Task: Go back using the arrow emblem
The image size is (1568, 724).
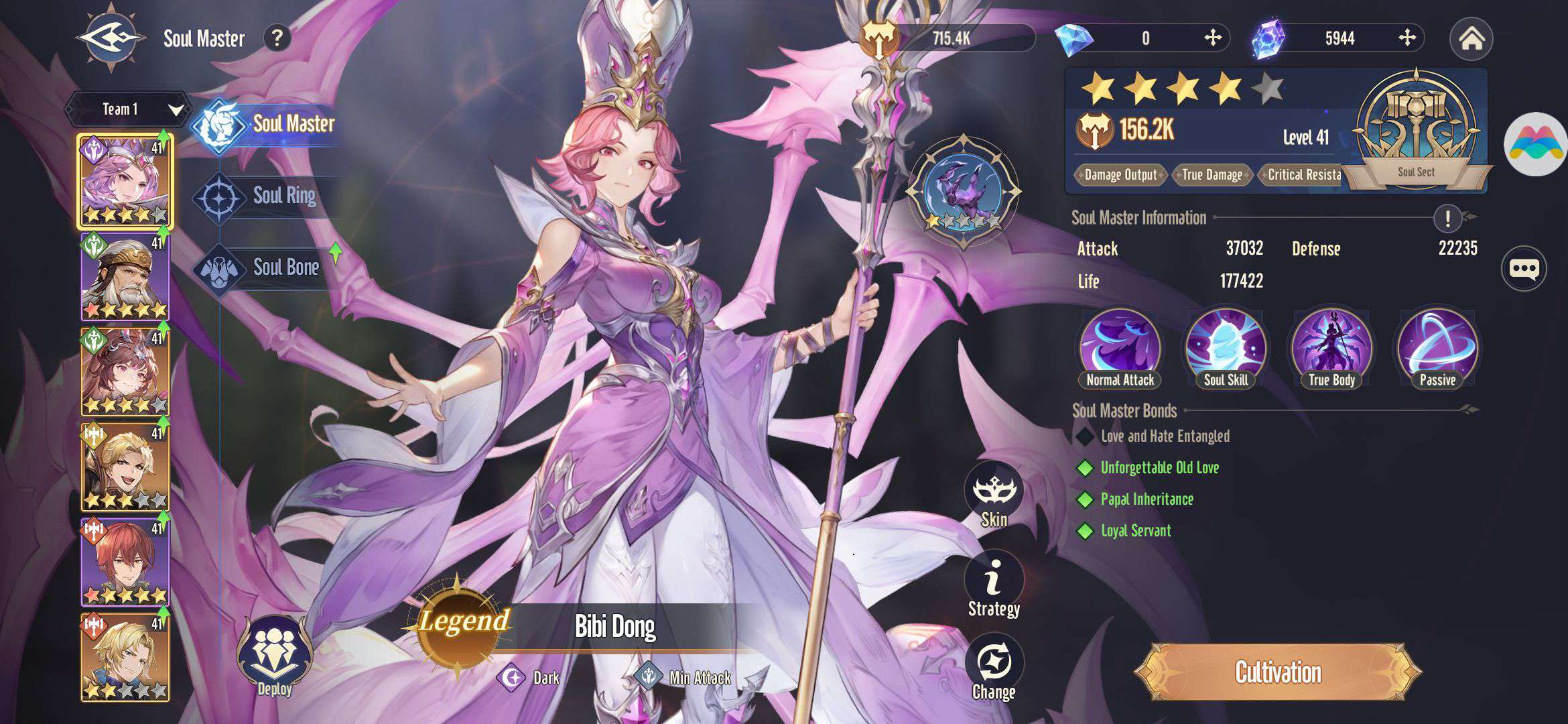Action: coord(111,38)
